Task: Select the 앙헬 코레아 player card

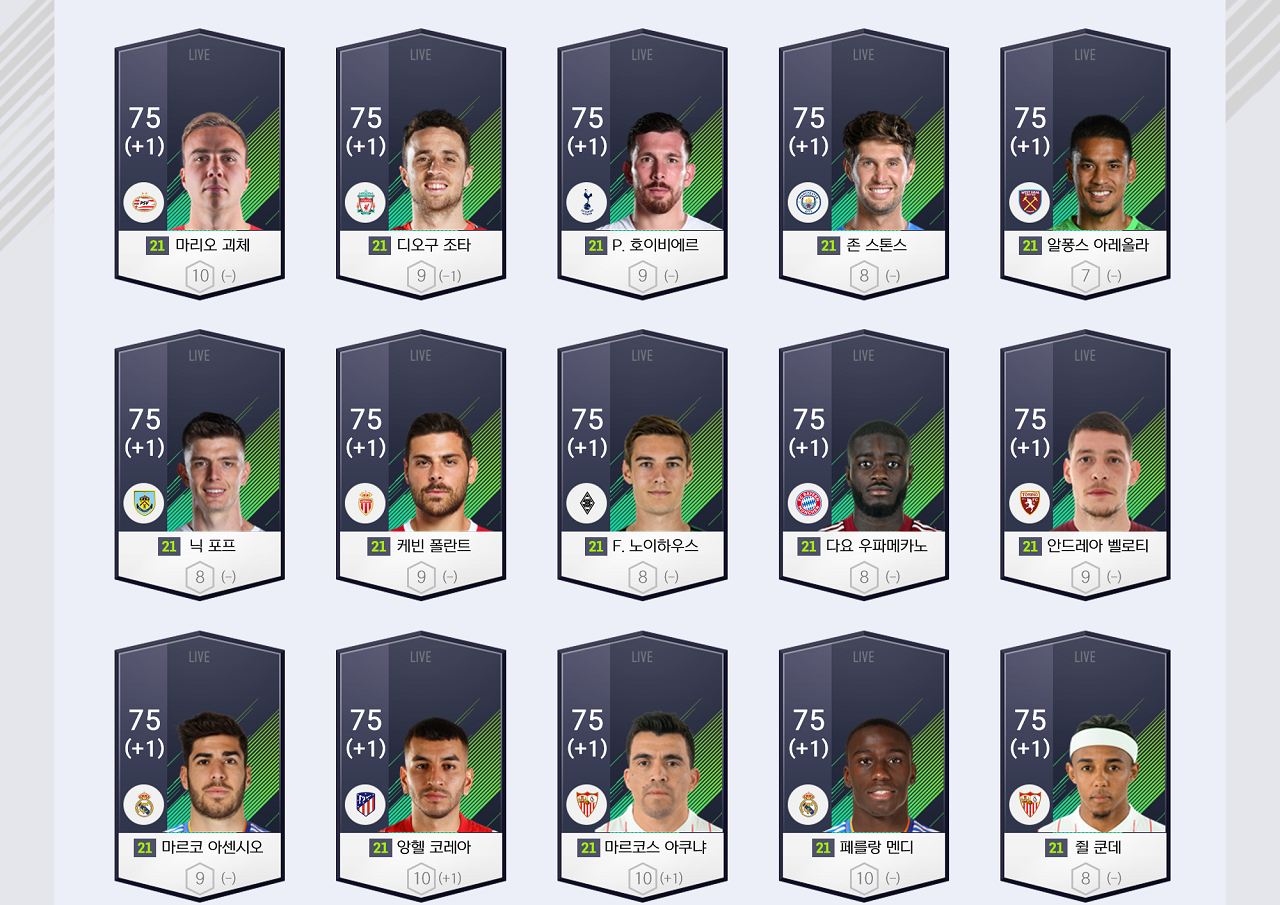Action: tap(421, 767)
